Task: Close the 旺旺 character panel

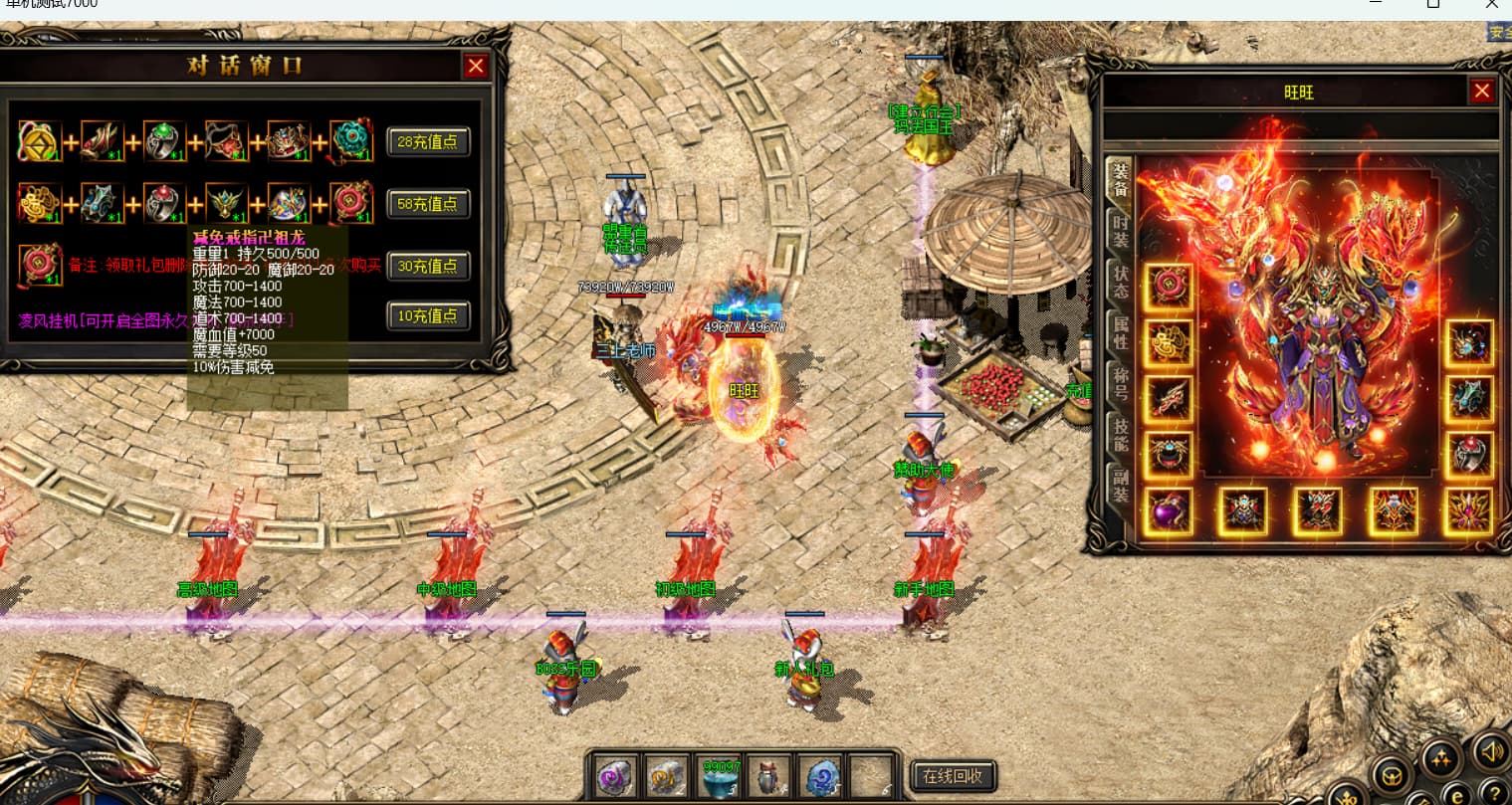Action: coord(1482,92)
